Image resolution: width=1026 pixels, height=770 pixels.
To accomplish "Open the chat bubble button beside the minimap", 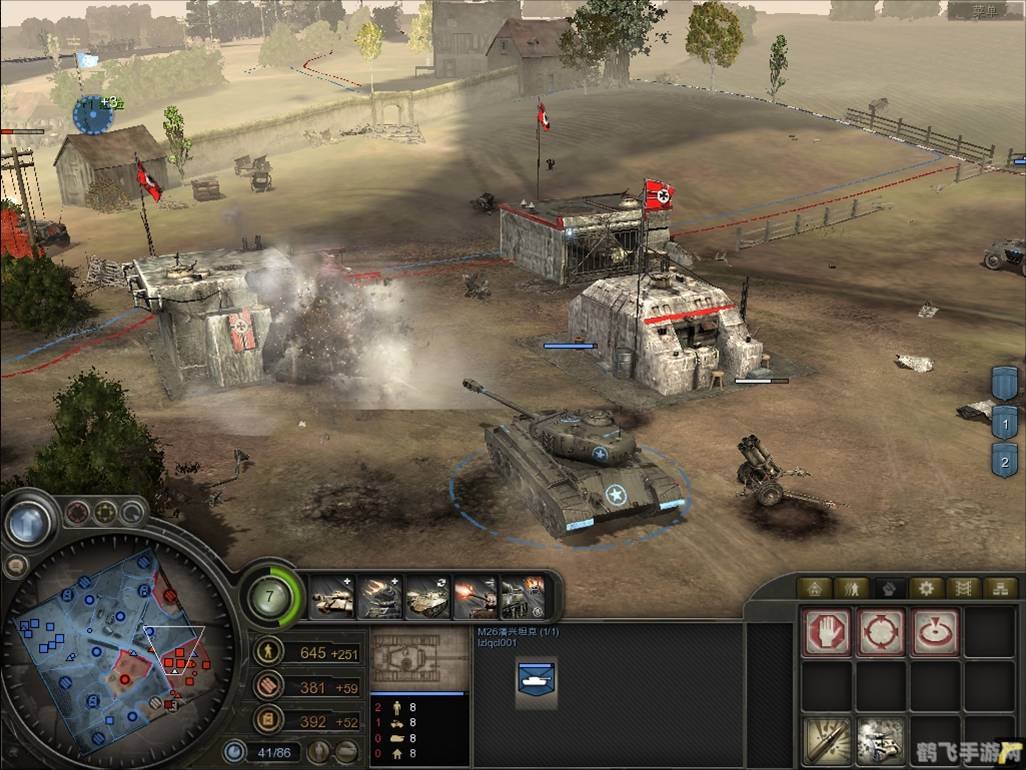I will (15, 565).
